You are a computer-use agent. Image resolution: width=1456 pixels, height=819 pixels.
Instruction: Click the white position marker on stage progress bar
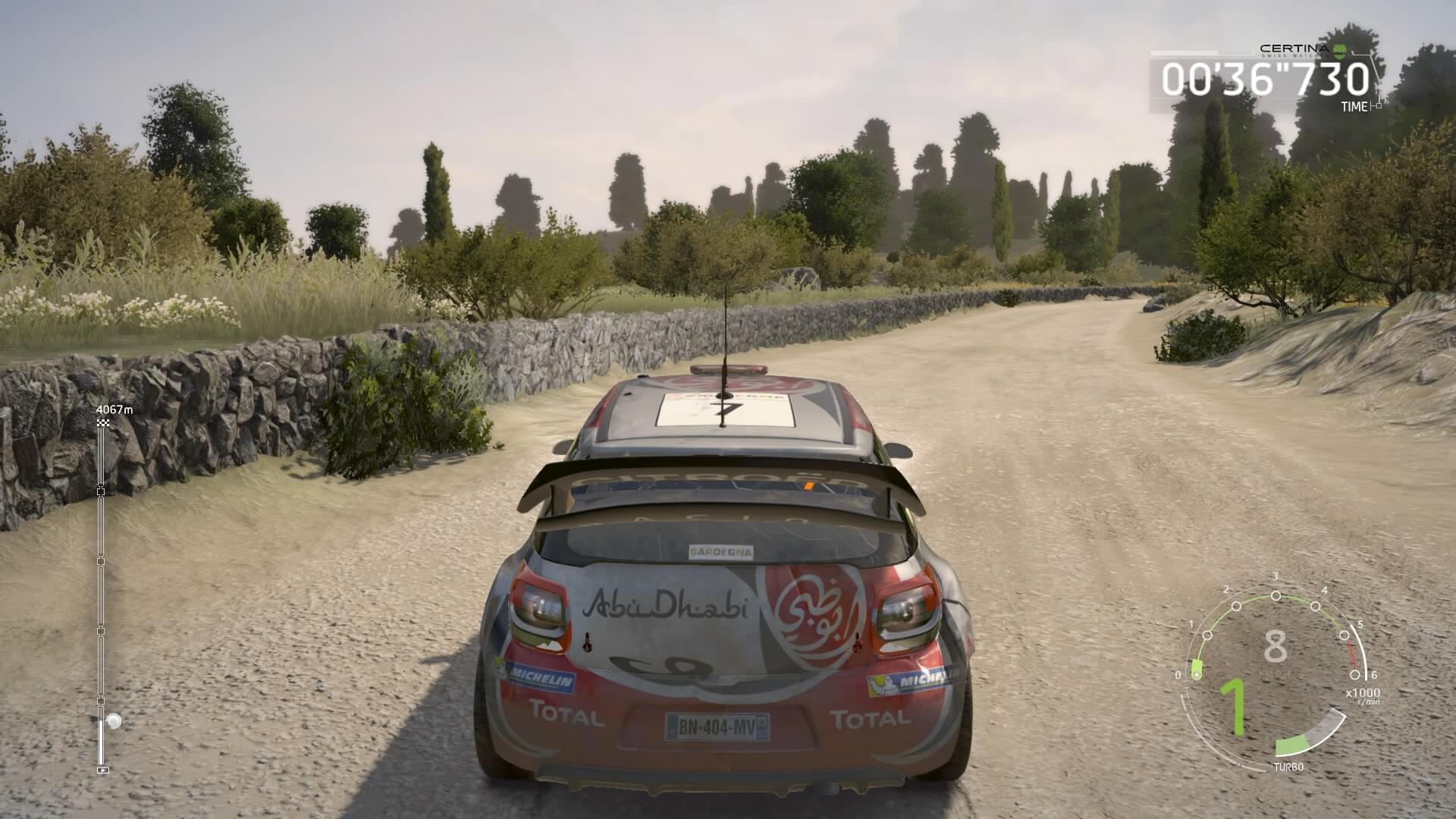[x=114, y=720]
